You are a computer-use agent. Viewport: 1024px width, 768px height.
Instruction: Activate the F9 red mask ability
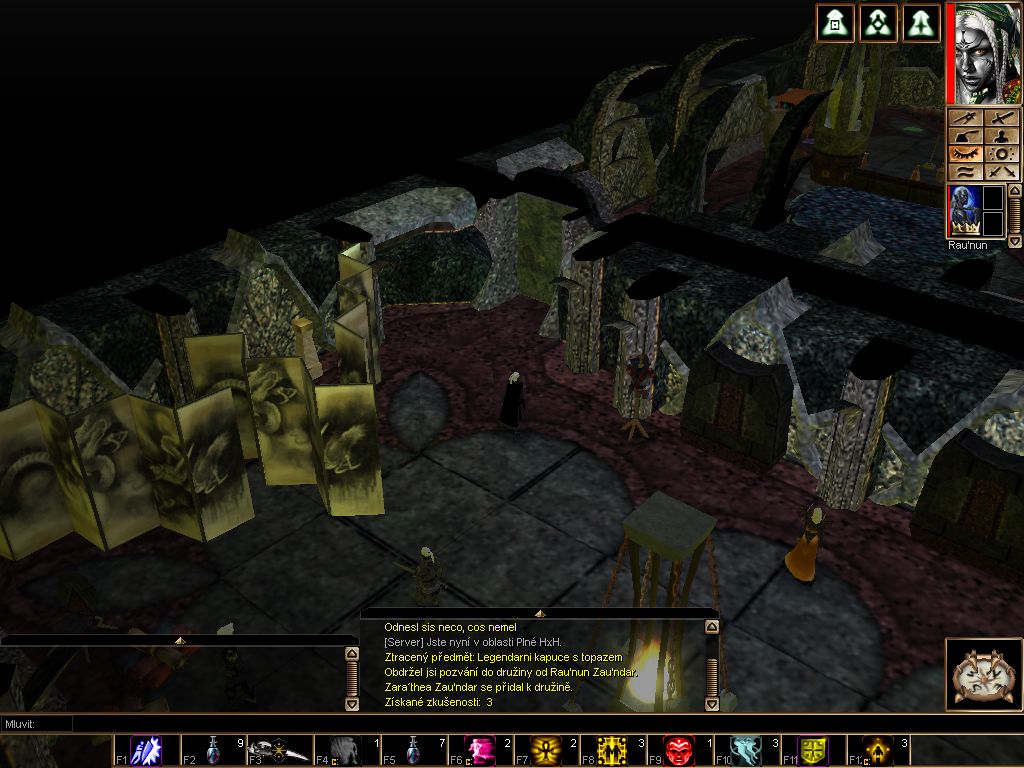point(680,750)
